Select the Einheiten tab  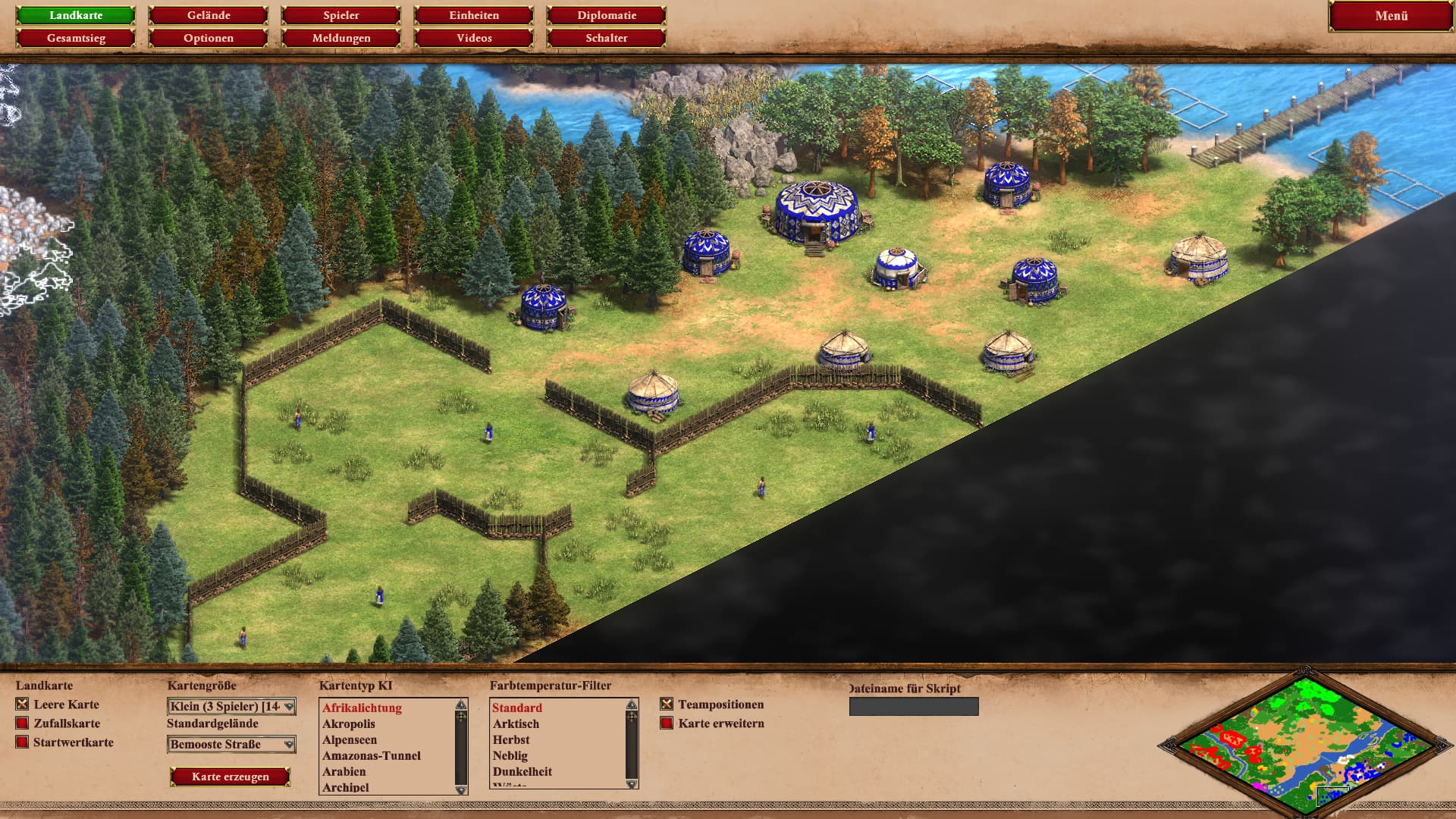pos(474,15)
